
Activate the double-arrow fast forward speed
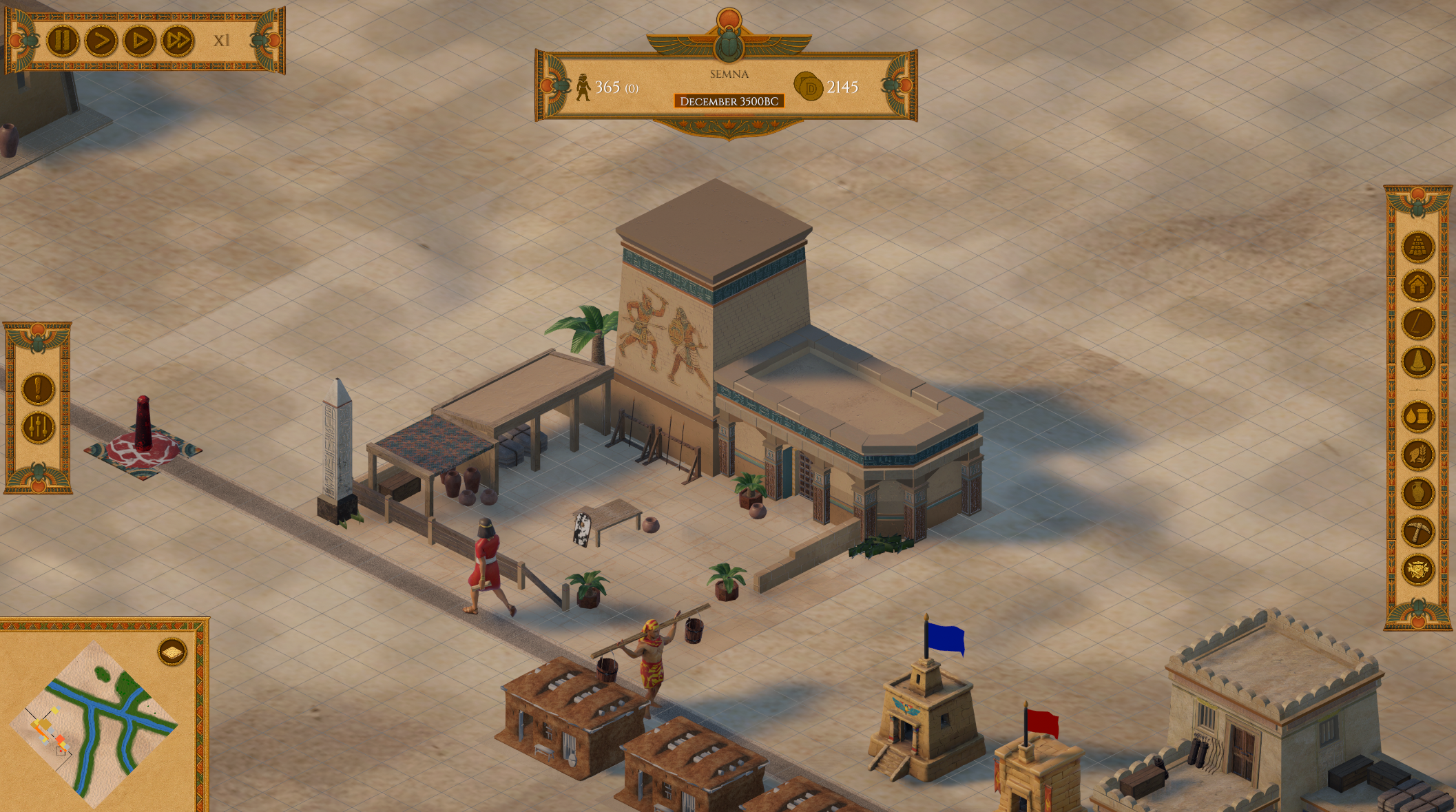pyautogui.click(x=177, y=41)
